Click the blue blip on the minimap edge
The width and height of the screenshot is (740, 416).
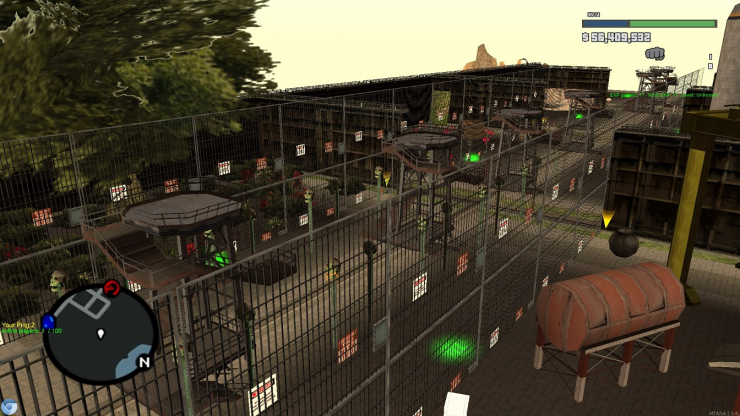[x=48, y=322]
